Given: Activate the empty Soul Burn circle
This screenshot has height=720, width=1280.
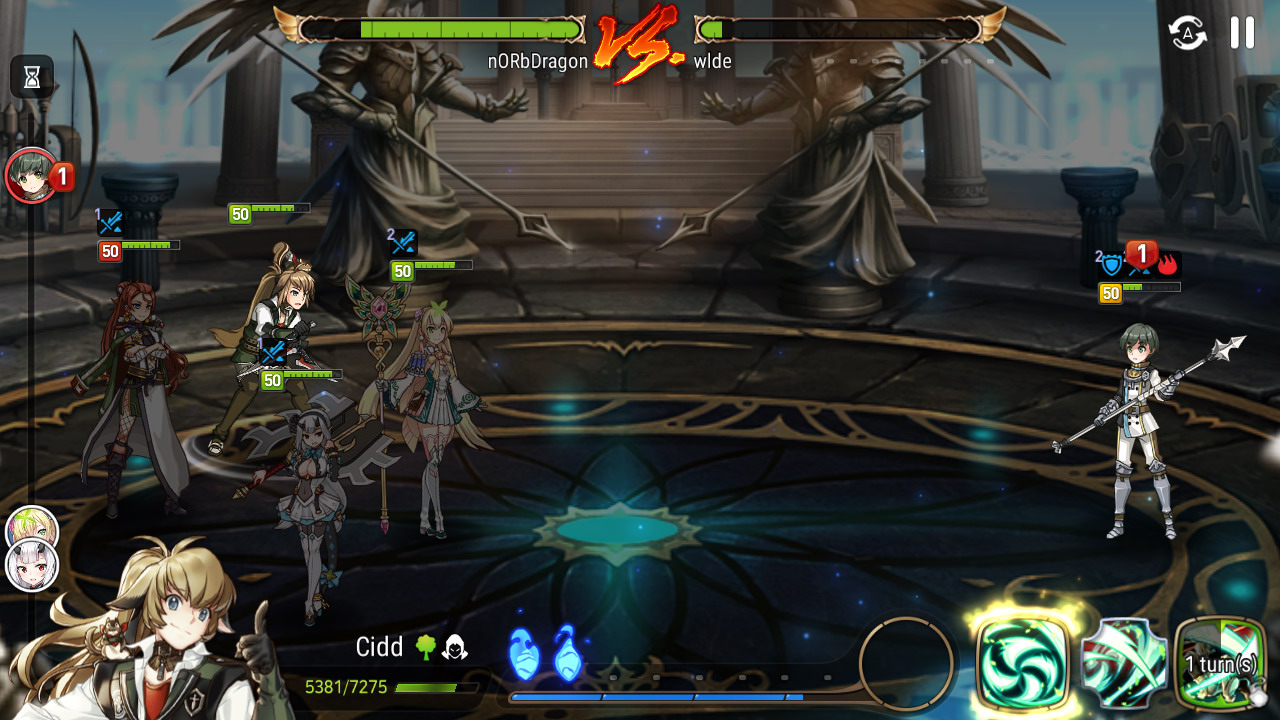Looking at the screenshot, I should pos(906,663).
